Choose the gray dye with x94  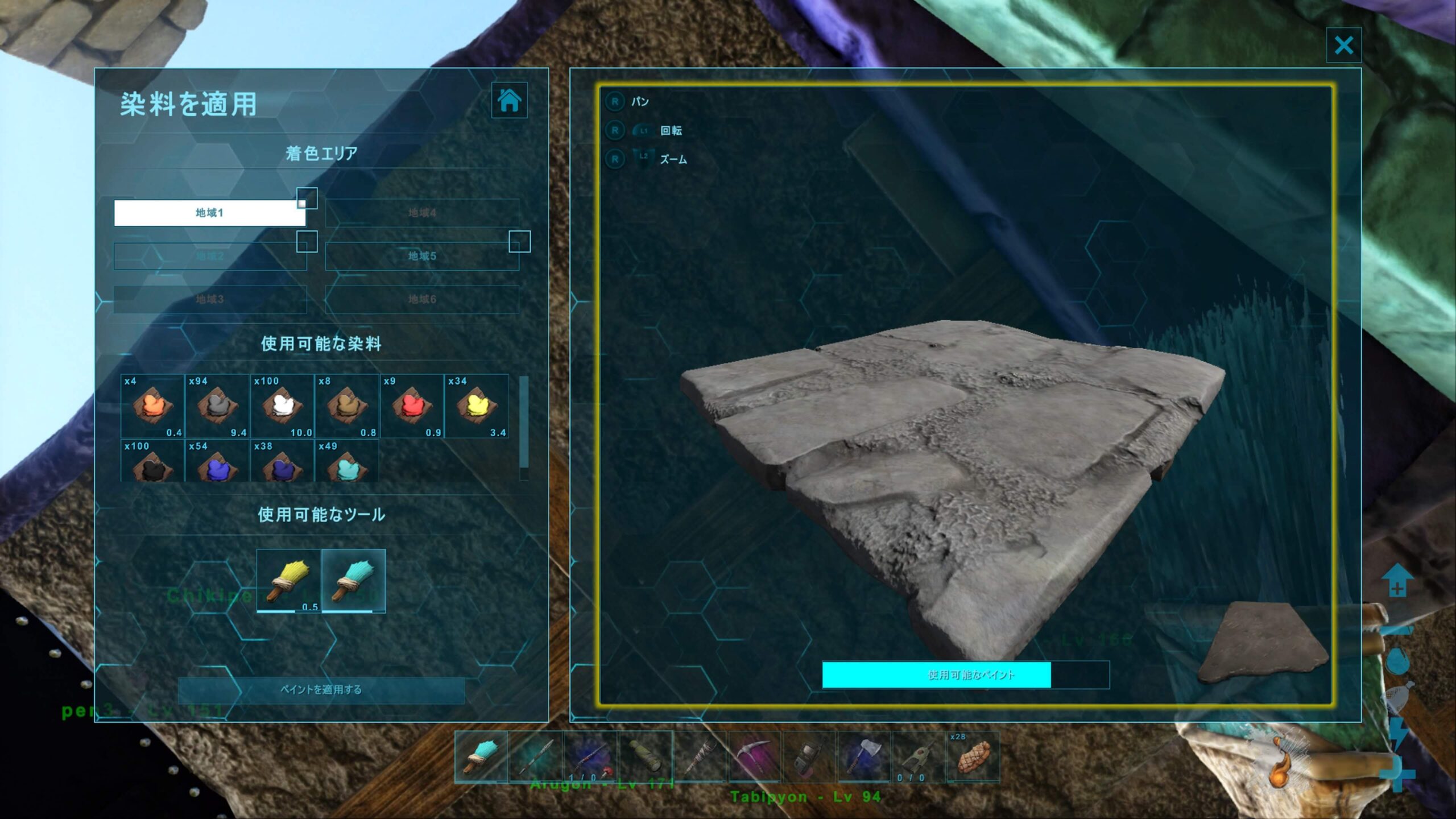[x=217, y=406]
